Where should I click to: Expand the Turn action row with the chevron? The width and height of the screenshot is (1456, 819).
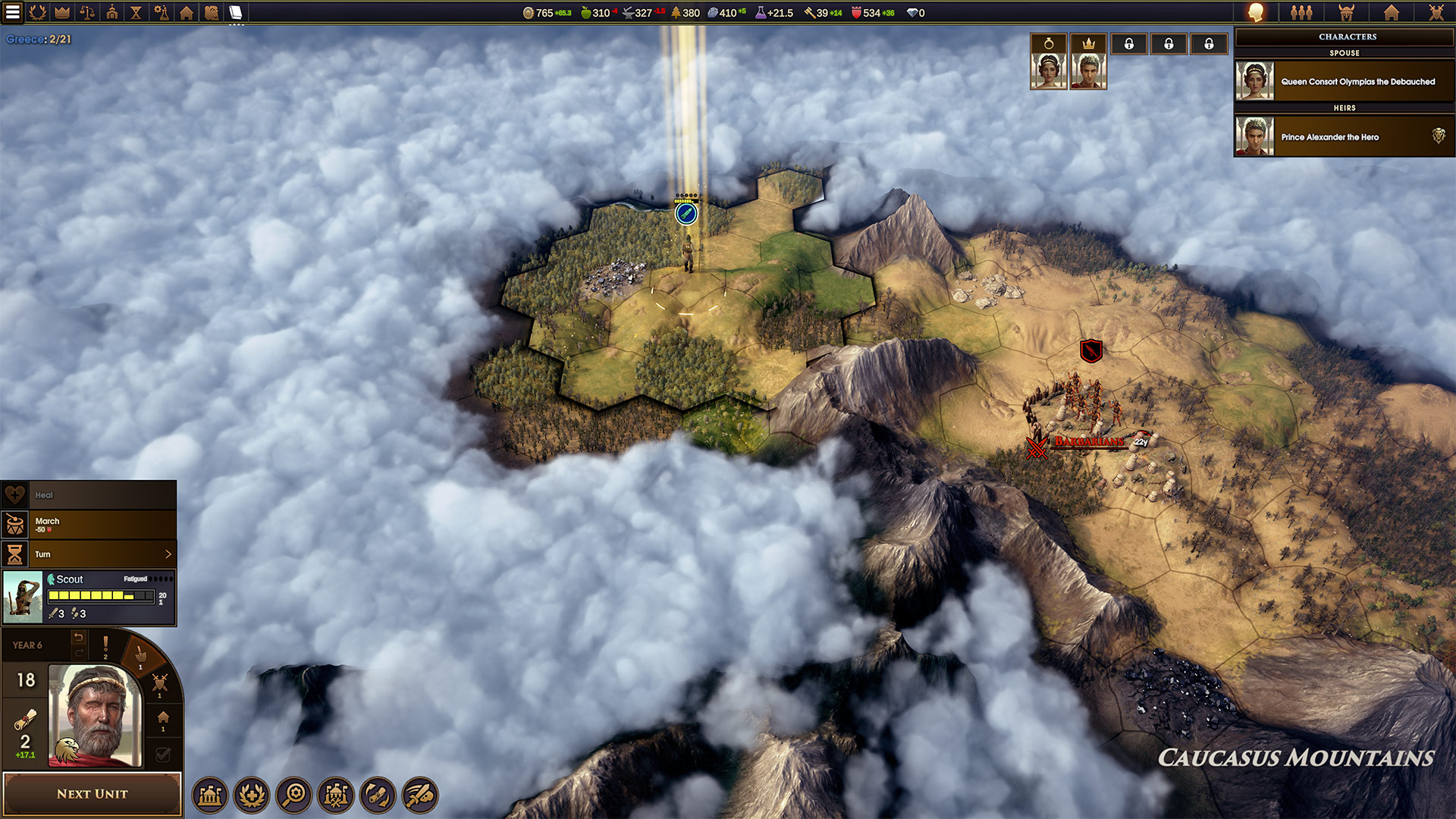pos(168,554)
